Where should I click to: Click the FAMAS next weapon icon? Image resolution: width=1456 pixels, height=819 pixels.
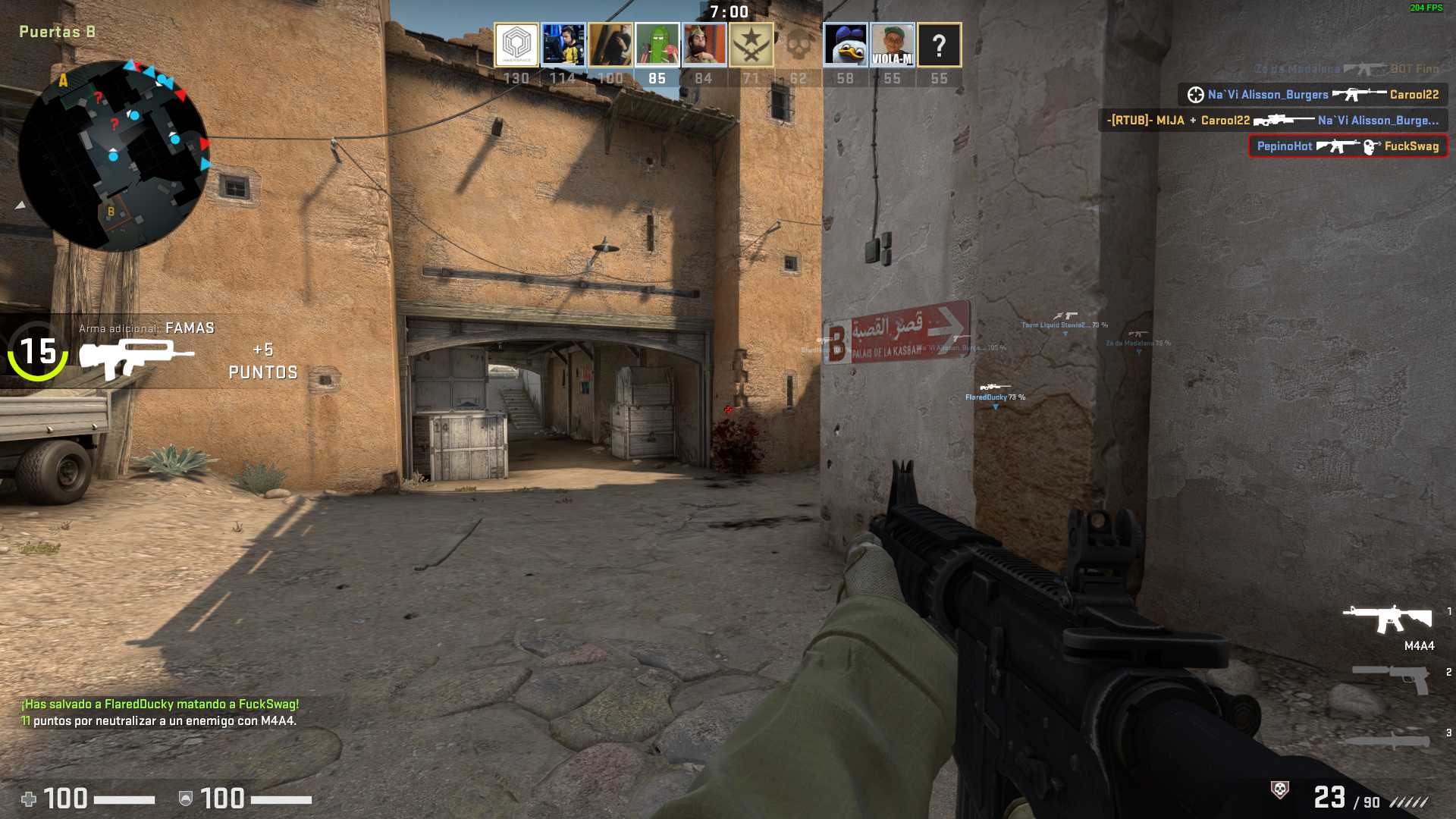coord(136,358)
